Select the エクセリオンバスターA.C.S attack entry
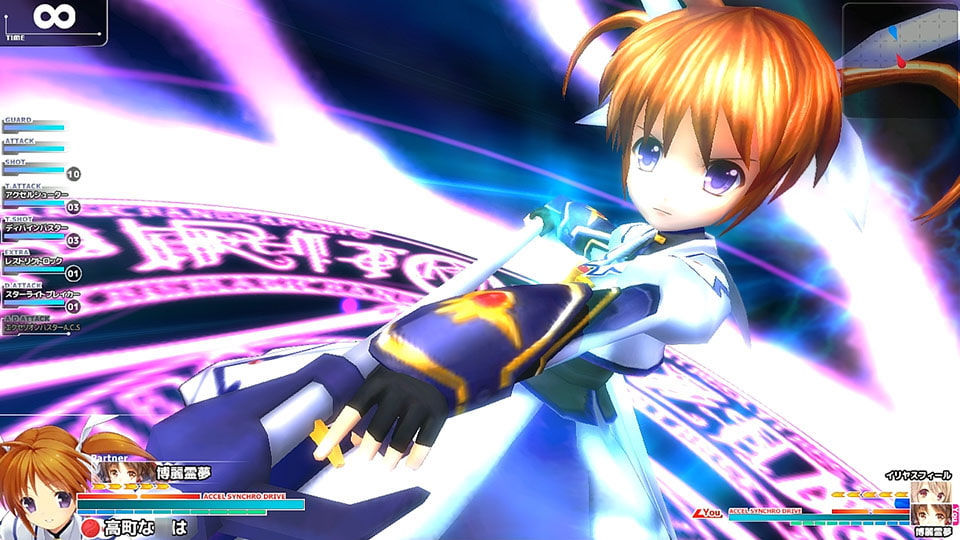This screenshot has width=960, height=540. (38, 327)
